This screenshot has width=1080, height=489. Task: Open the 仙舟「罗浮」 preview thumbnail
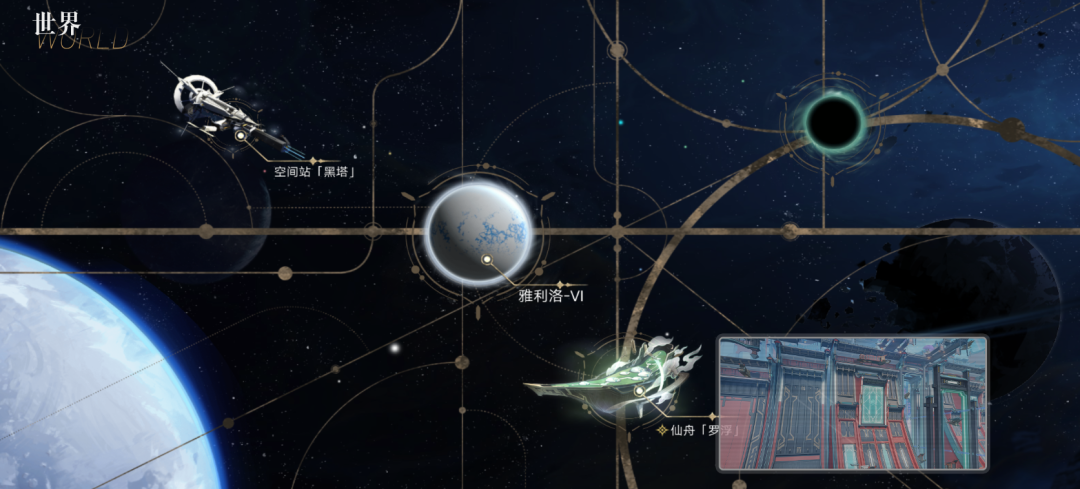852,402
